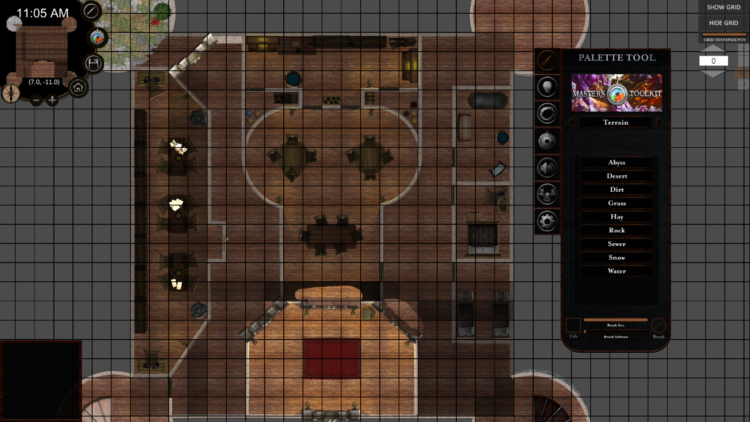Zoom in the minimap with plus button

tap(52, 100)
